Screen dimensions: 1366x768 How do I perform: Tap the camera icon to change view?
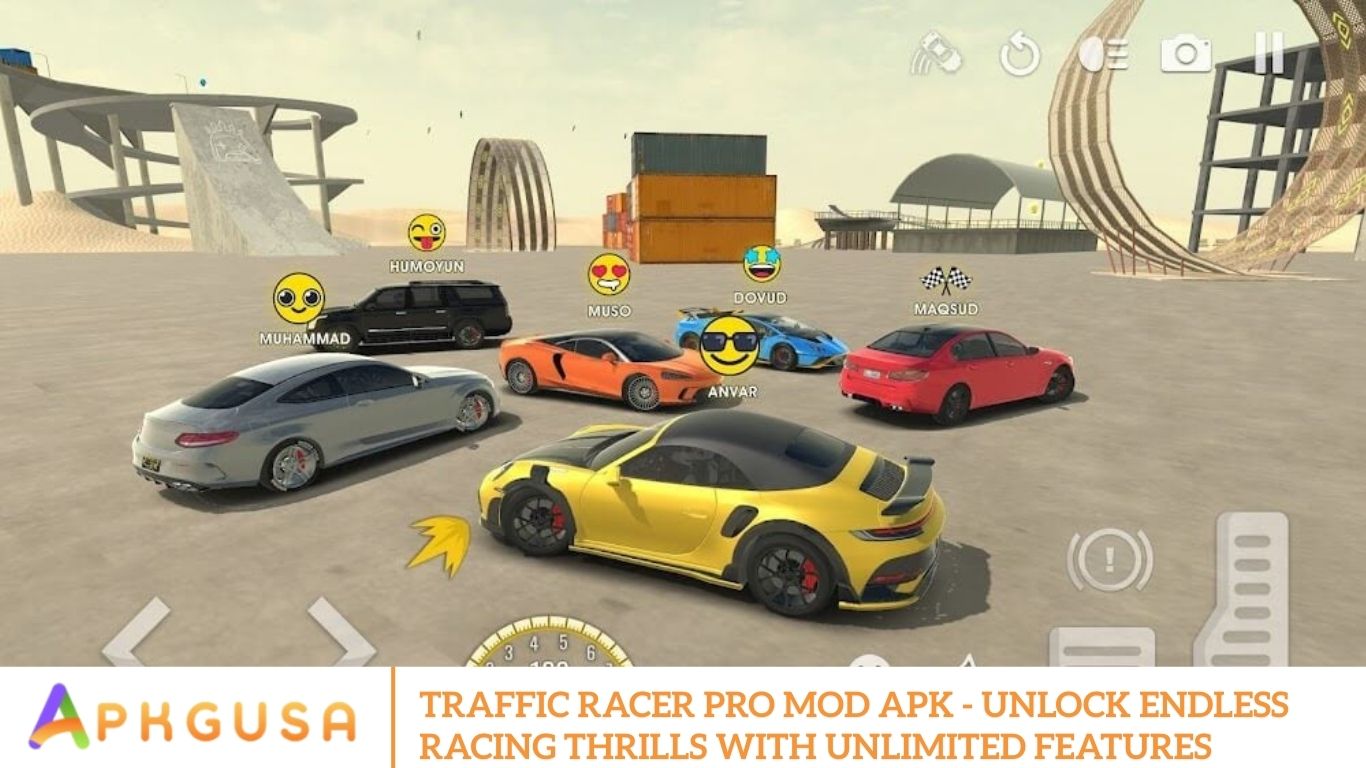(1185, 54)
